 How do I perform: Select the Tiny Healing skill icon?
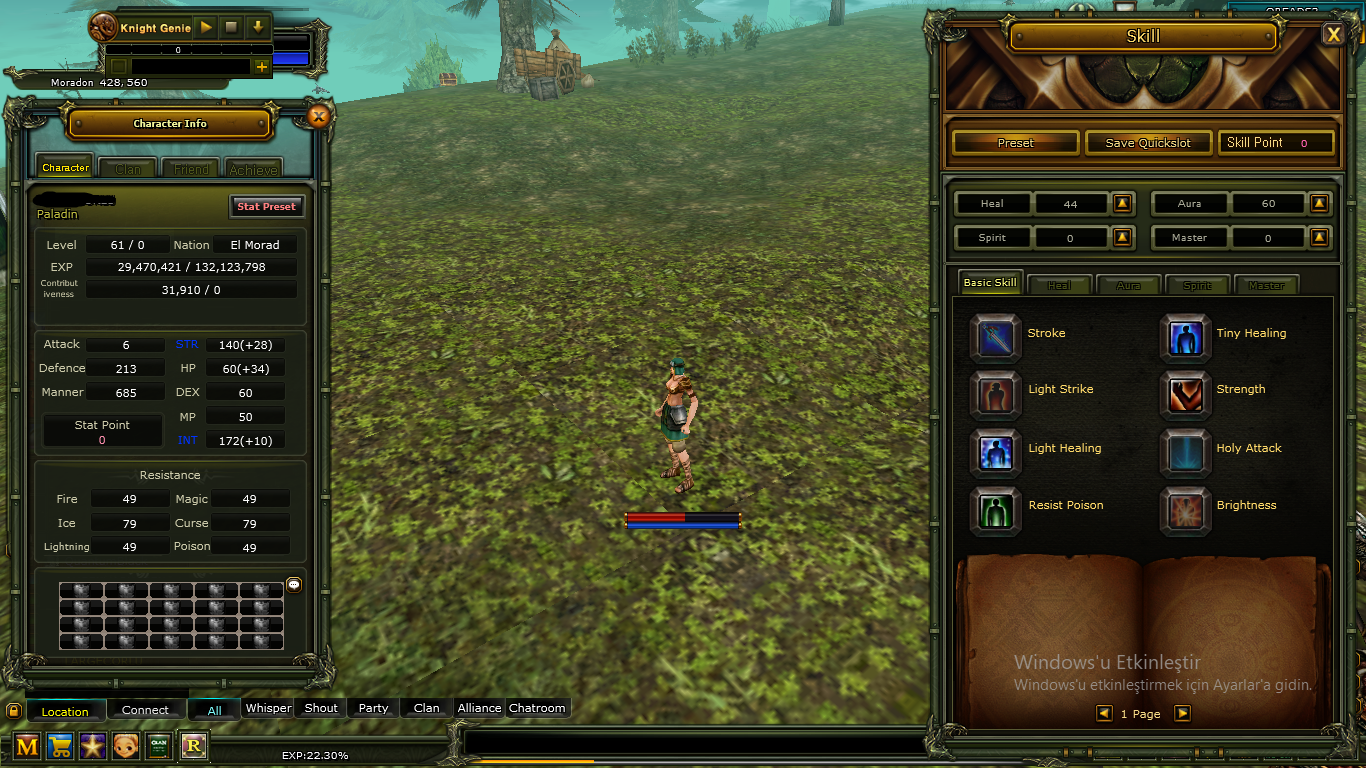(1185, 337)
